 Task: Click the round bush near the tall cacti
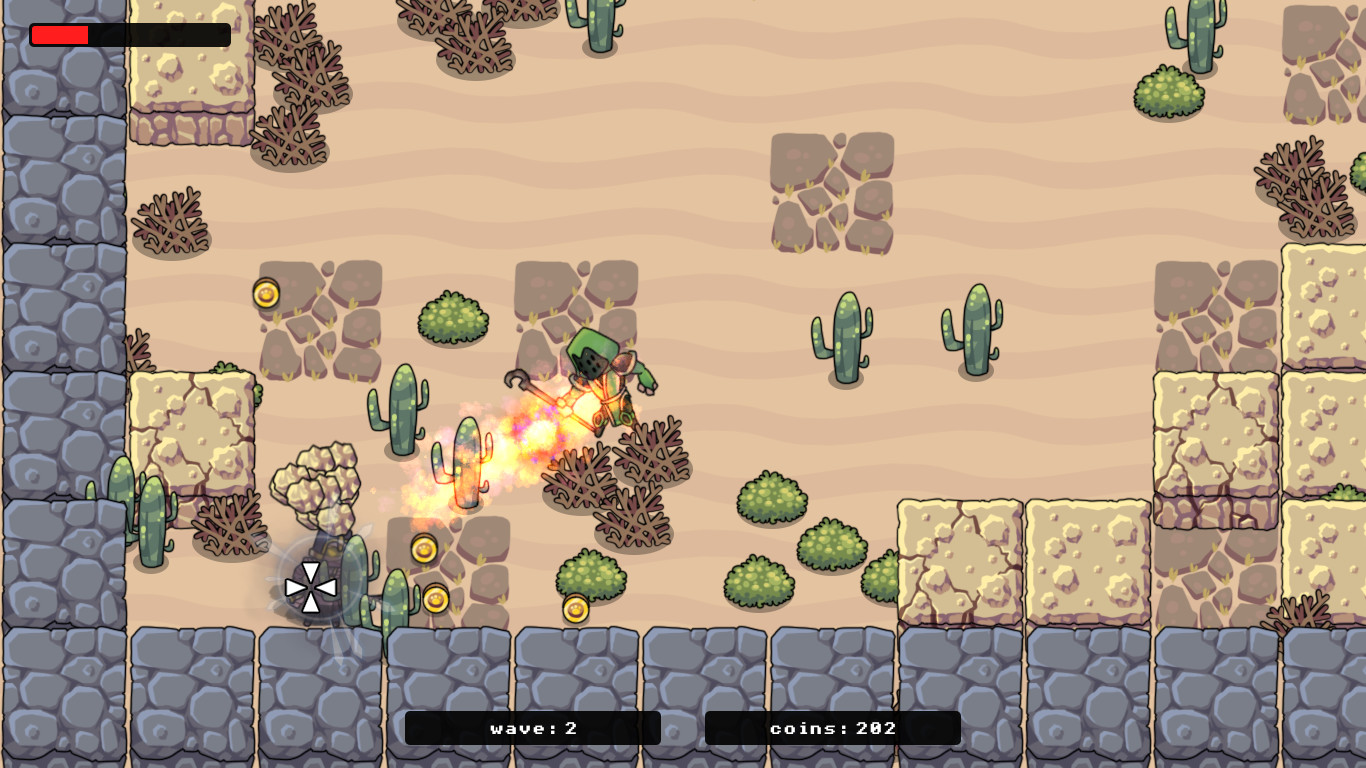click(x=455, y=315)
